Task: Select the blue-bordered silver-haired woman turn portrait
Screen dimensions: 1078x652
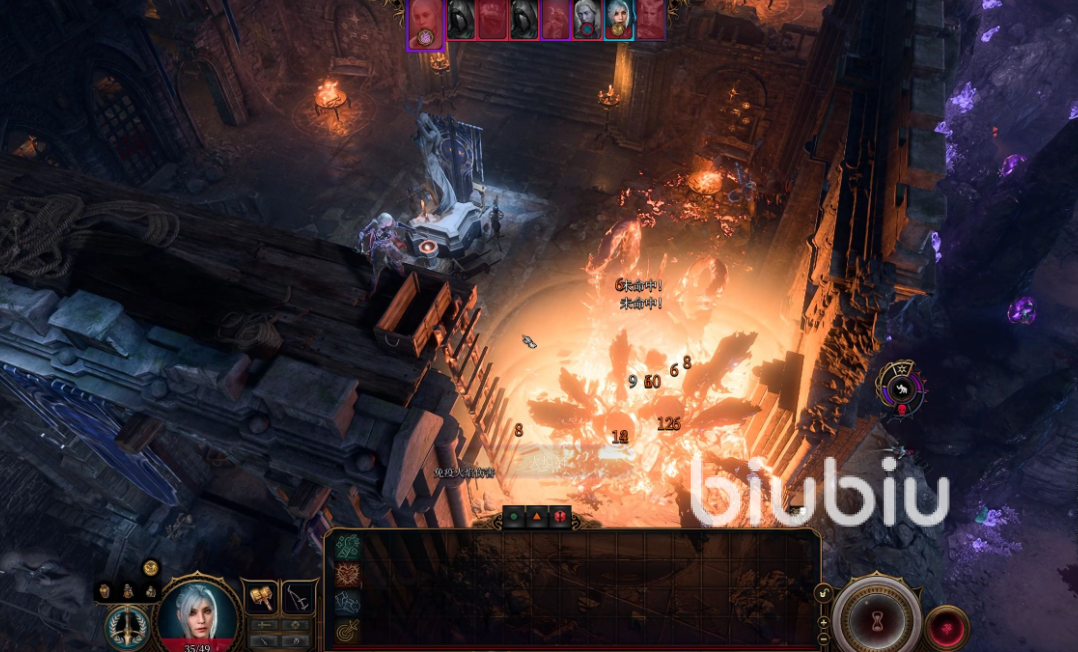Action: point(618,19)
